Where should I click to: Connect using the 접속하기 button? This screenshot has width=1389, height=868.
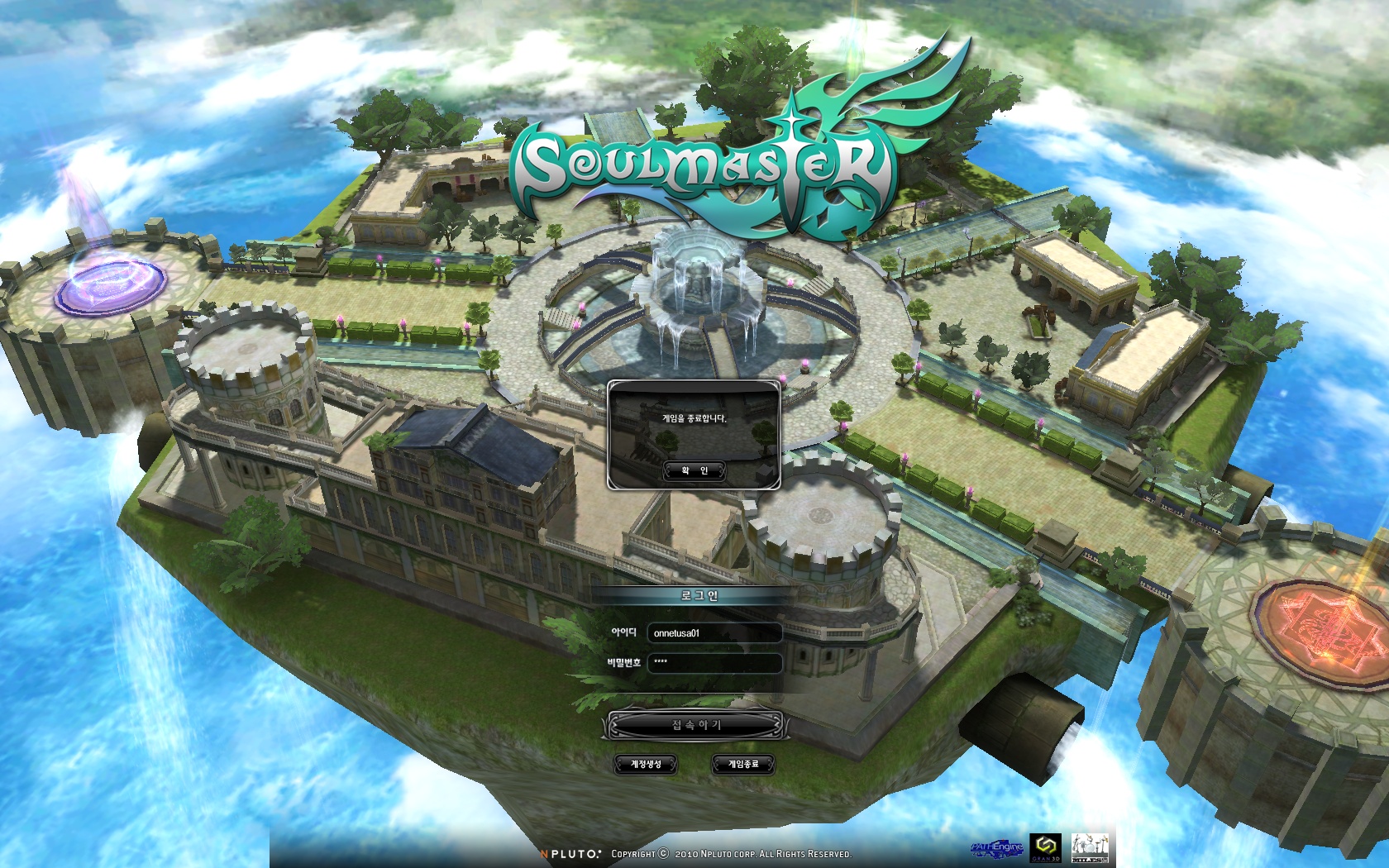(x=695, y=725)
